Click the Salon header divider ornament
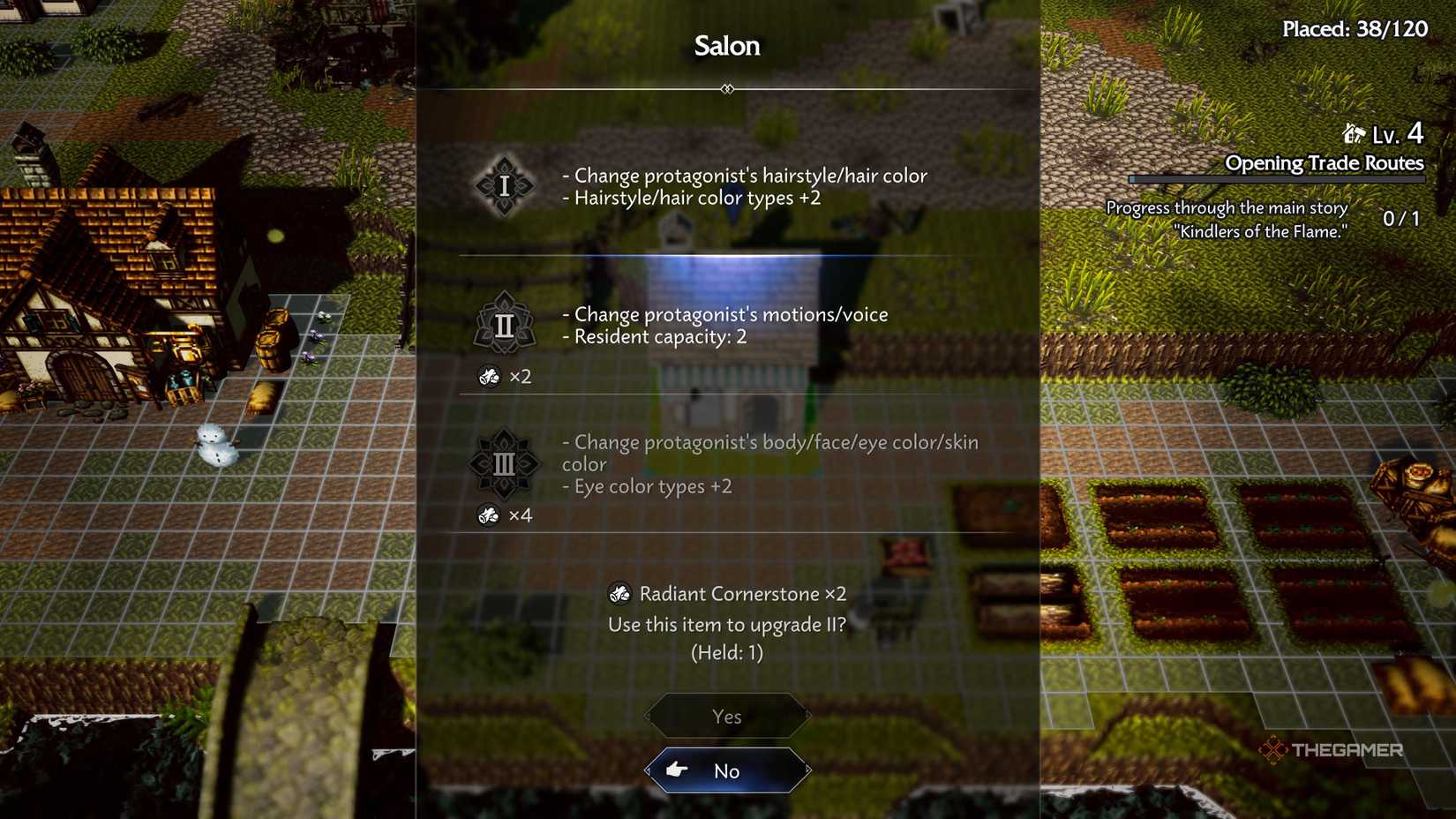 [726, 88]
